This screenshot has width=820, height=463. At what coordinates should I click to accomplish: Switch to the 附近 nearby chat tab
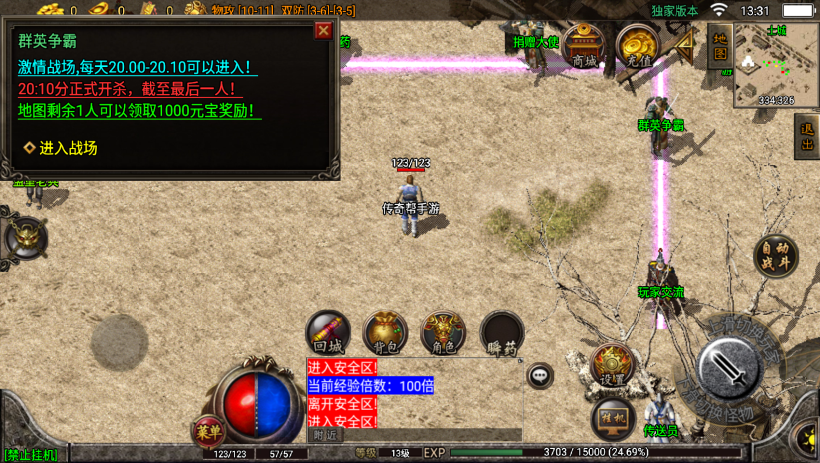point(326,435)
